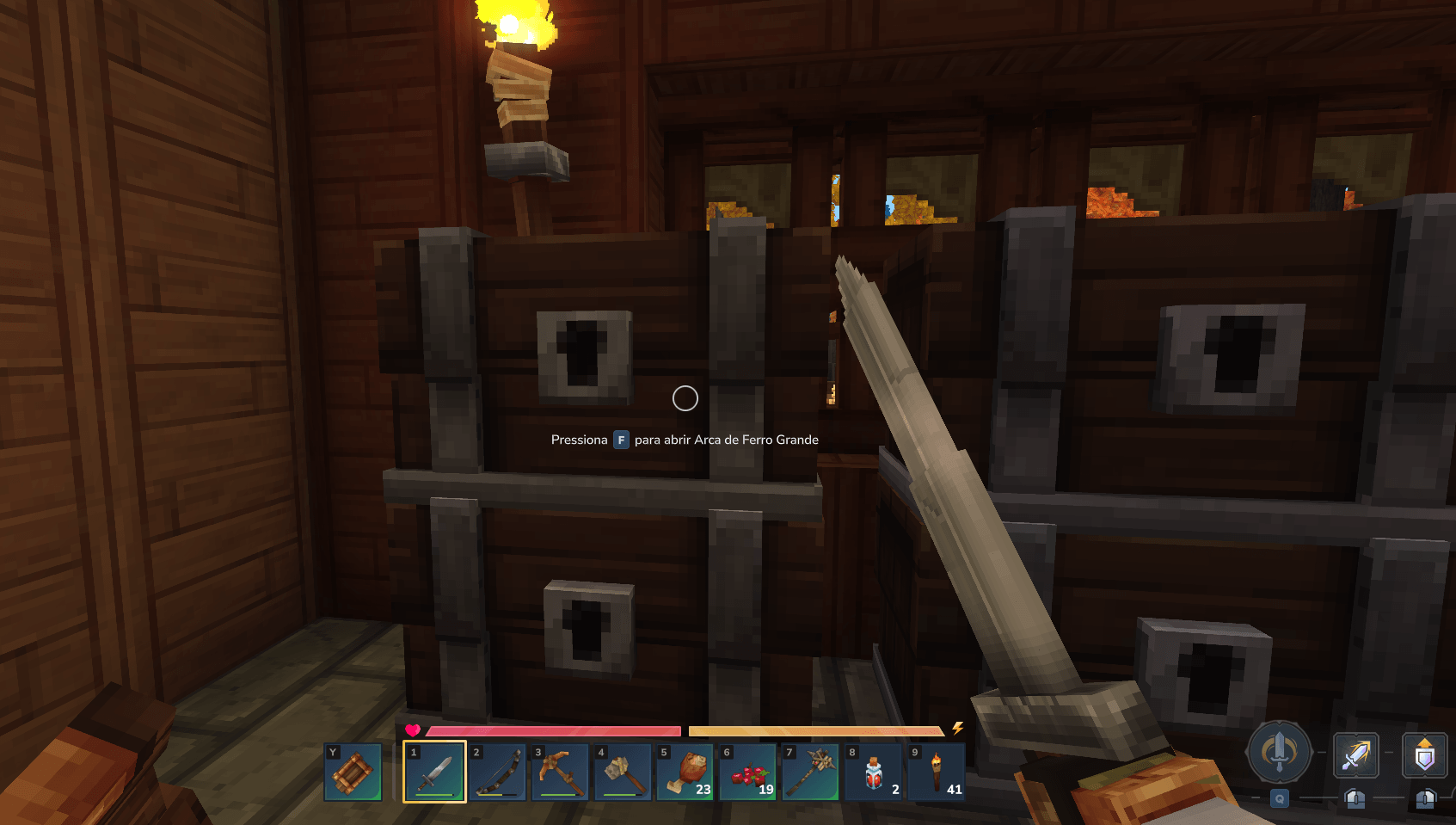Click the wooden crate utility slot

pos(353,772)
